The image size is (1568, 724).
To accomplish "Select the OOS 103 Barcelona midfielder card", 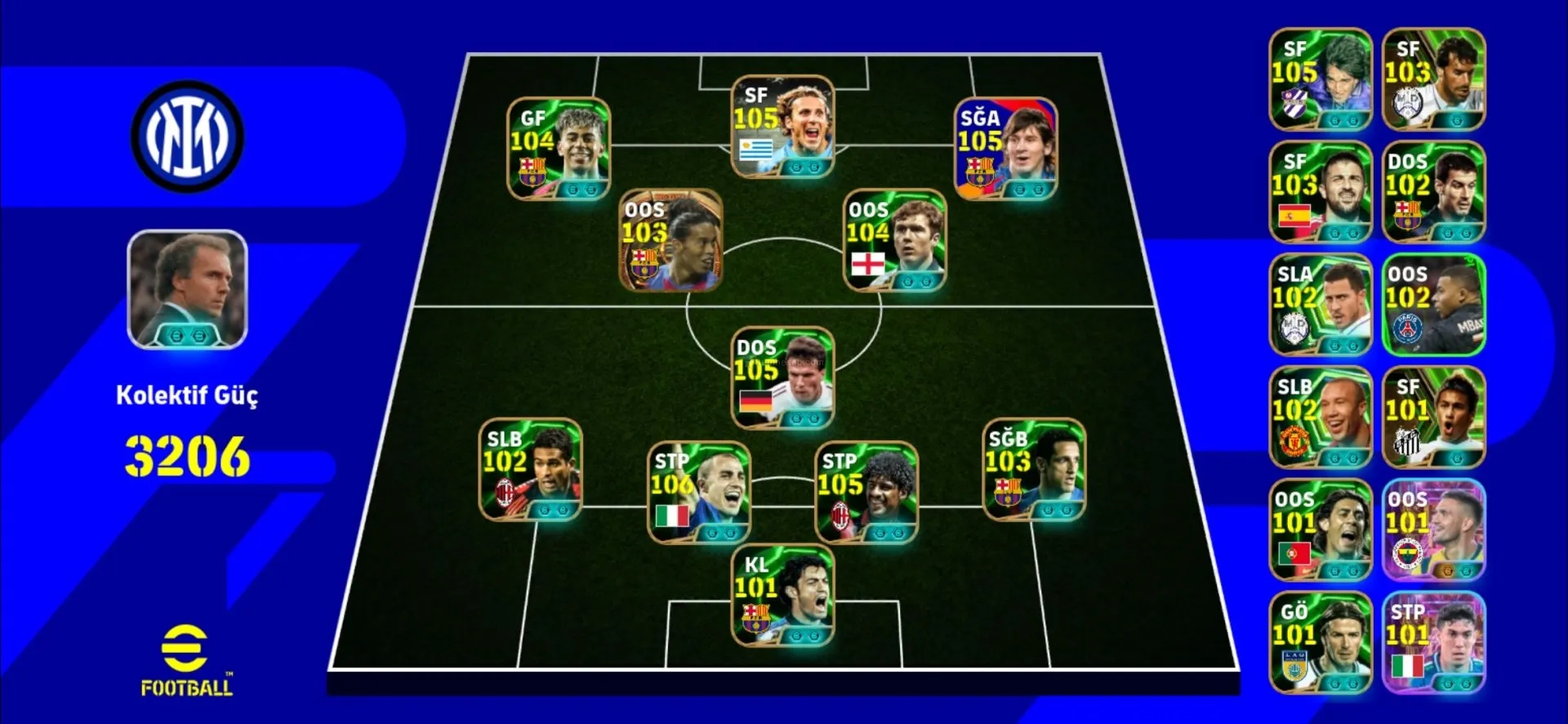I will pos(670,240).
